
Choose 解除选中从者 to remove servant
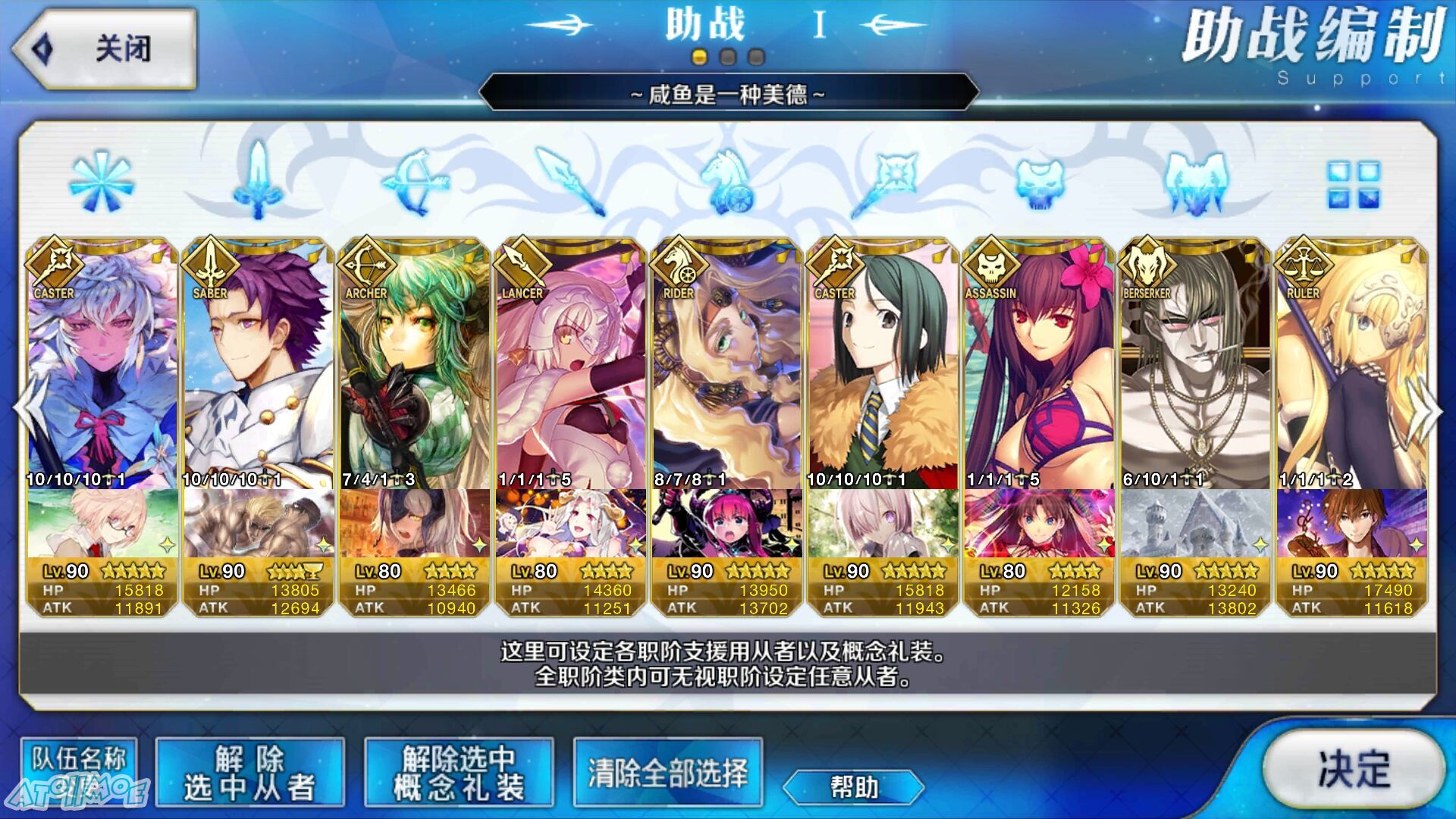(249, 773)
